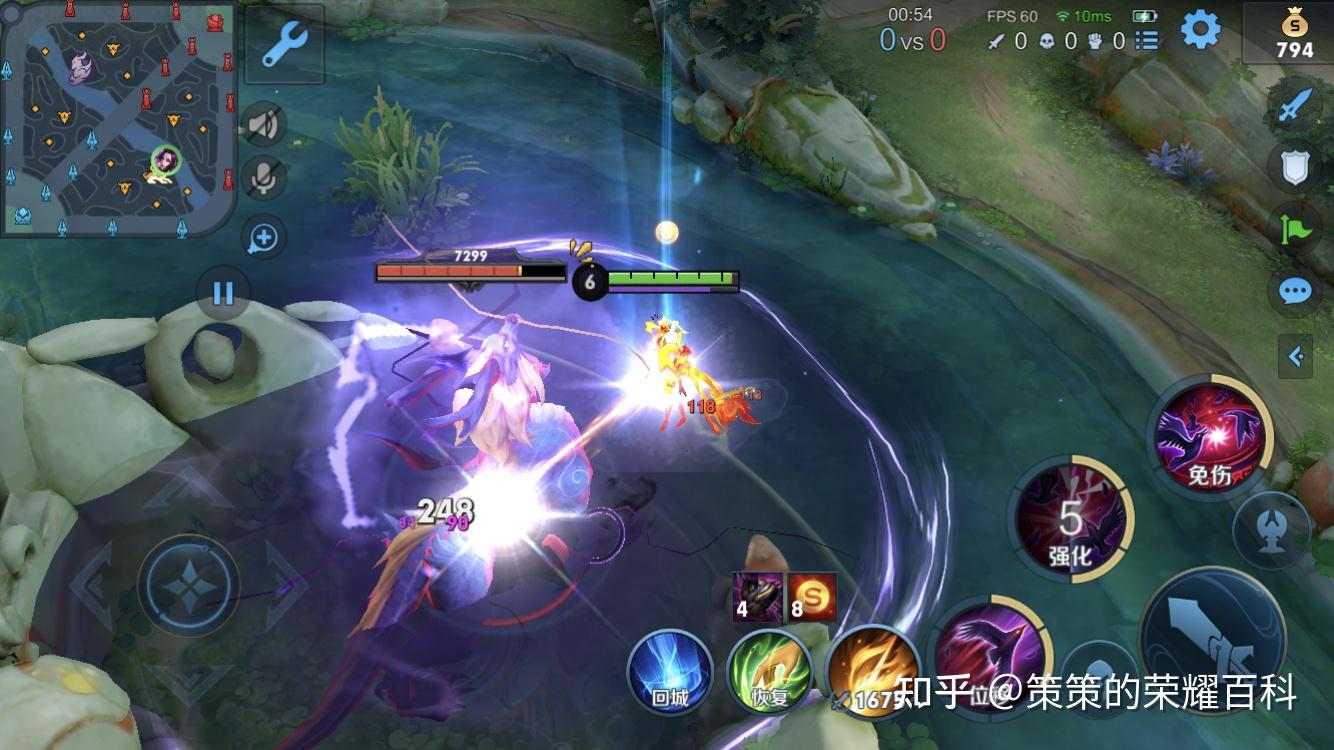This screenshot has width=1334, height=750.
Task: Open the minimap
Action: pos(118,118)
